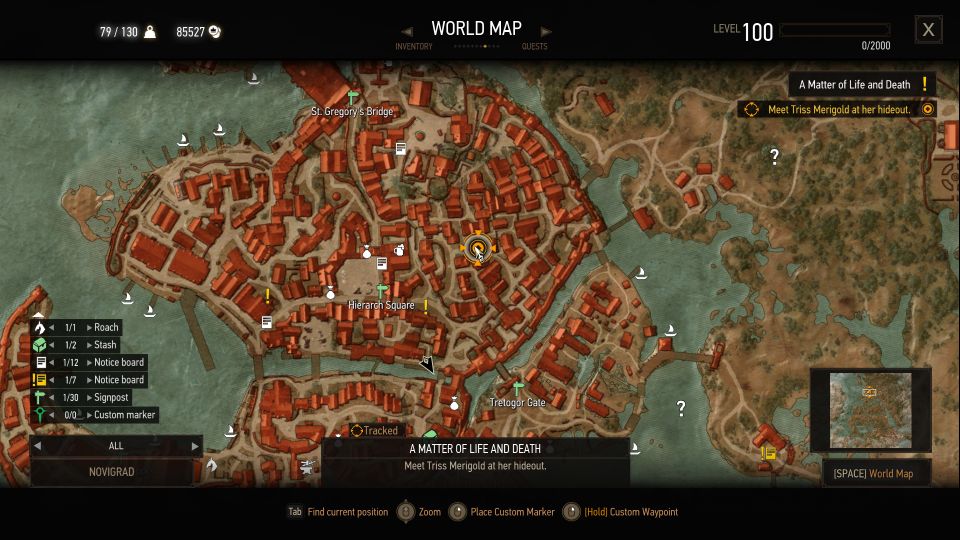Select the Hierarch Square signpost marker
The width and height of the screenshot is (960, 540).
(381, 291)
